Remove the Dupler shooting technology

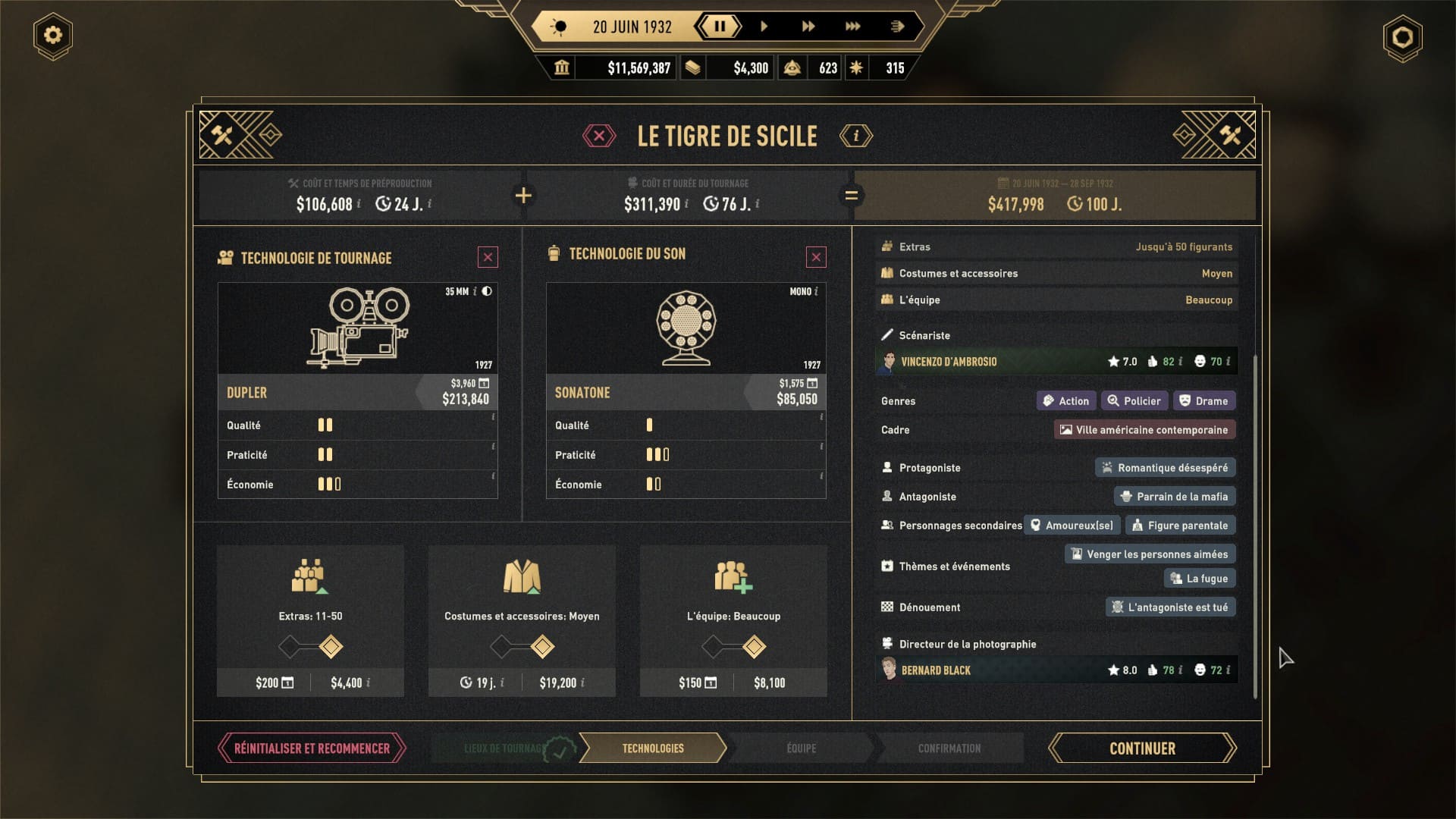tap(488, 258)
